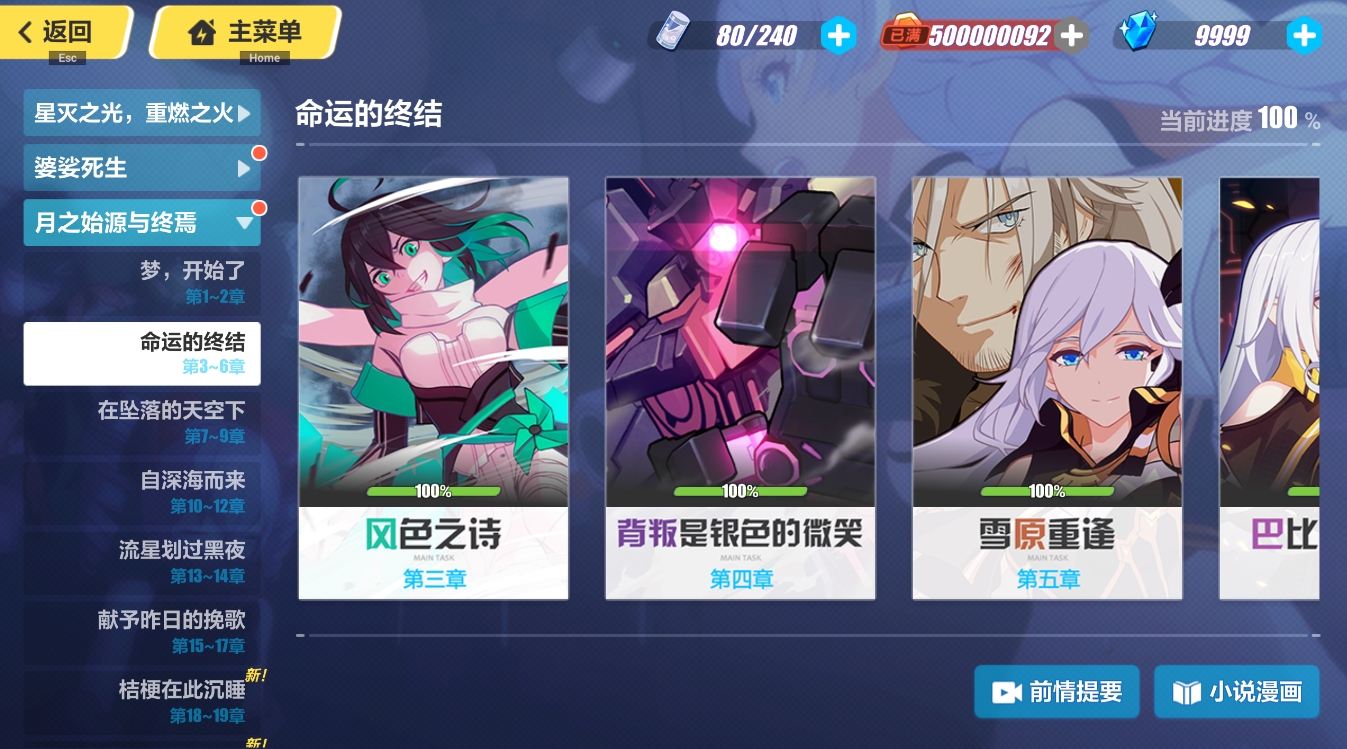Click the red dot beside 月之始源与终焉
The image size is (1347, 749).
pos(260,209)
